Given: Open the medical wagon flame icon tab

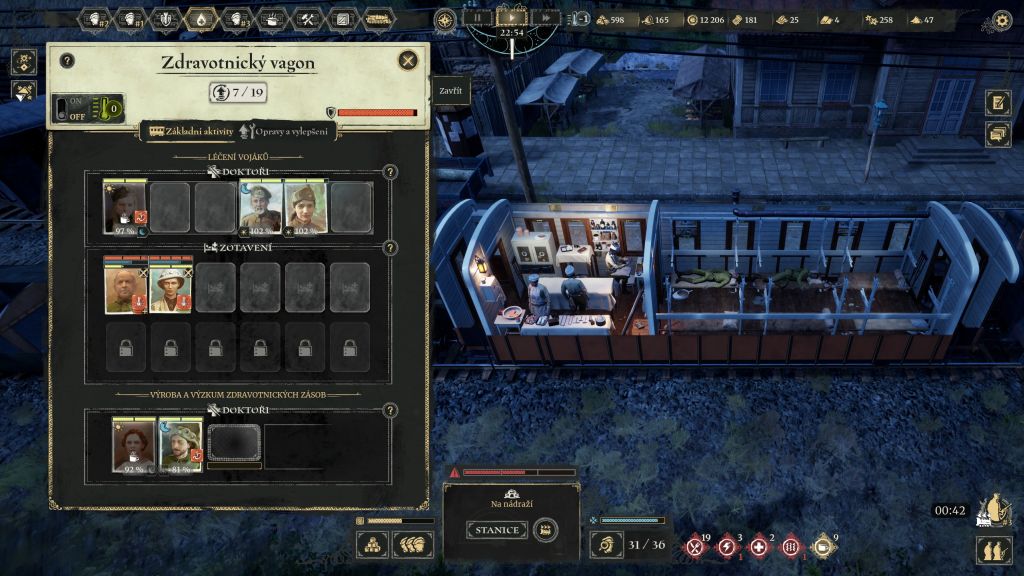Looking at the screenshot, I should point(200,19).
